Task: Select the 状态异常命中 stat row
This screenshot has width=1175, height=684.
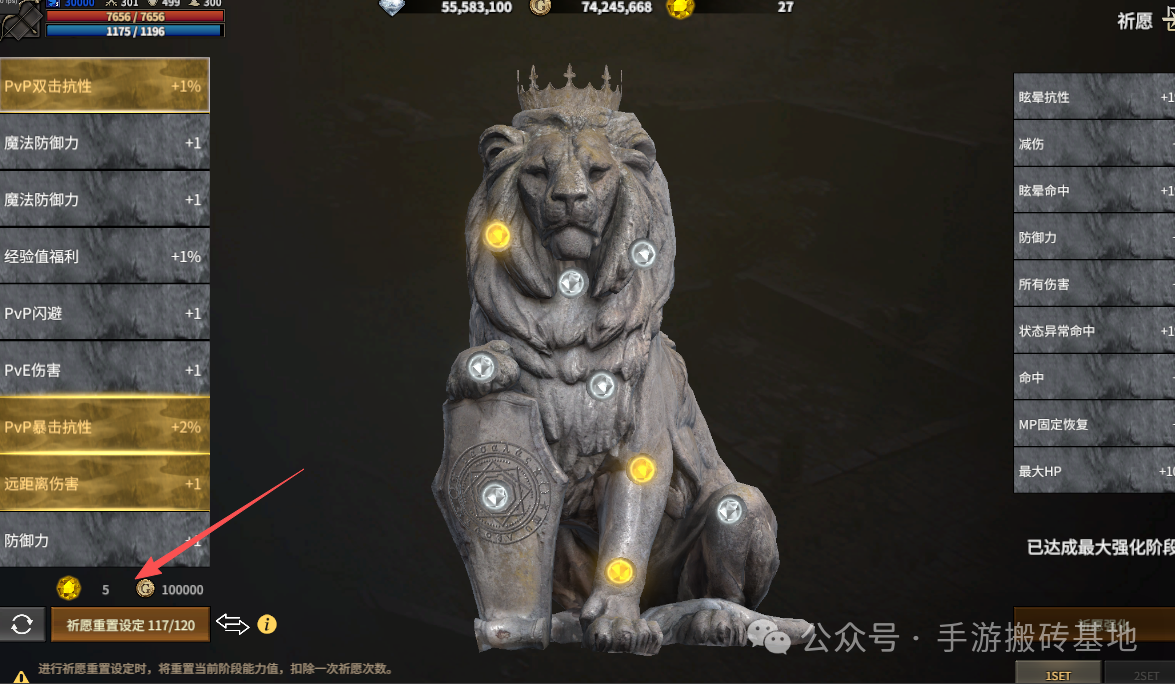Action: pyautogui.click(x=1095, y=331)
